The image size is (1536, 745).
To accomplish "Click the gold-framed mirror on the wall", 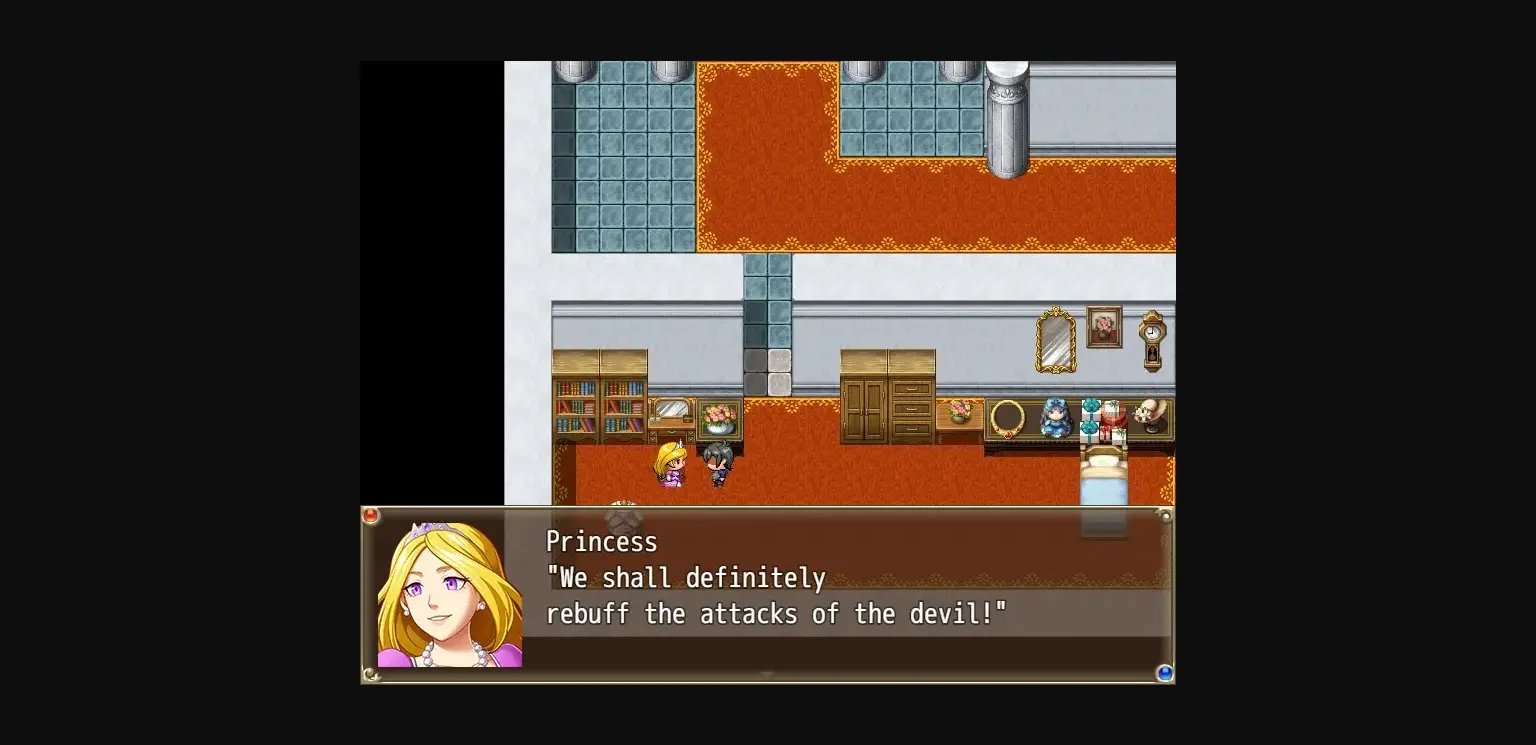I will [1056, 338].
